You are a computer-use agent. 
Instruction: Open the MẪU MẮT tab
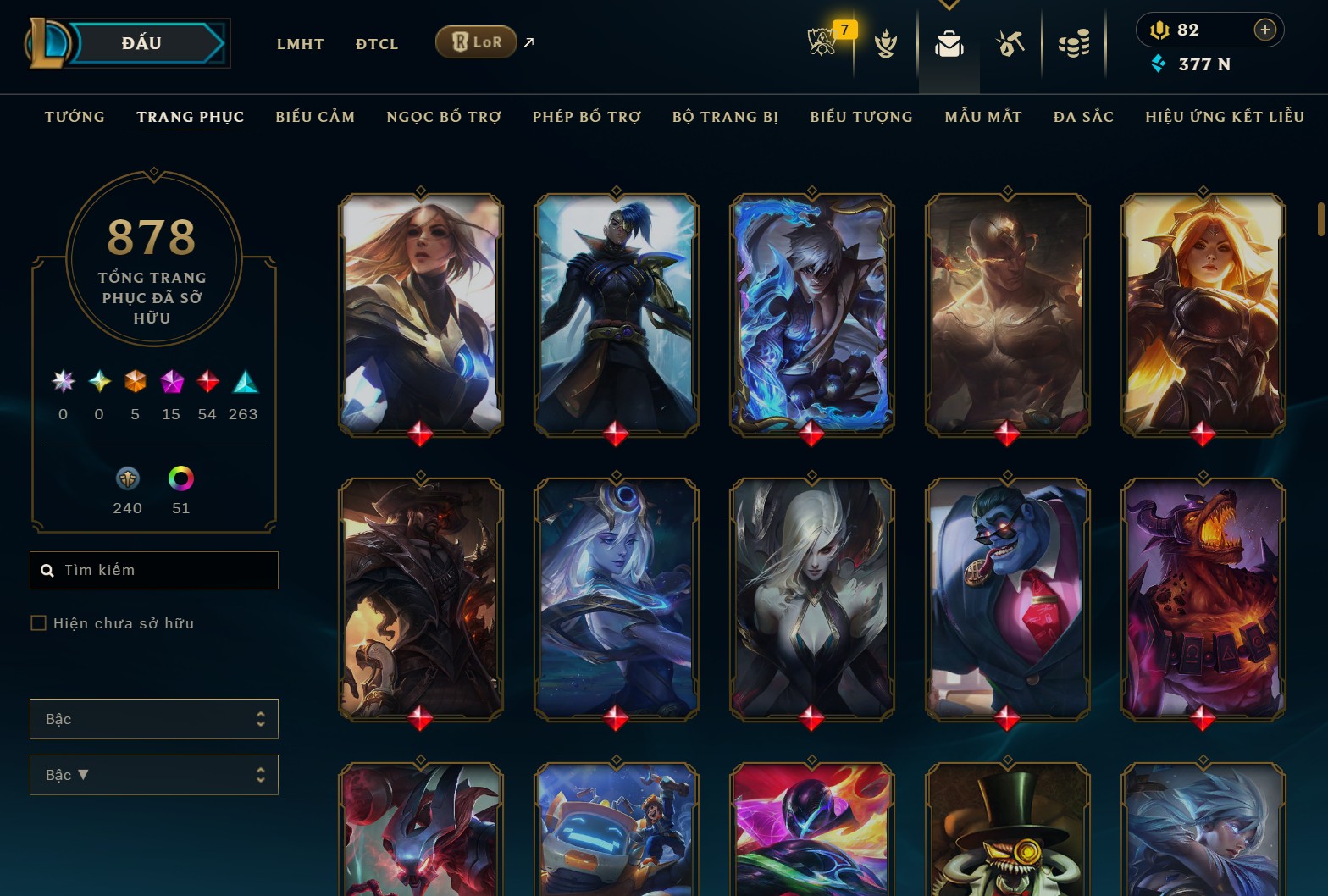coord(983,117)
